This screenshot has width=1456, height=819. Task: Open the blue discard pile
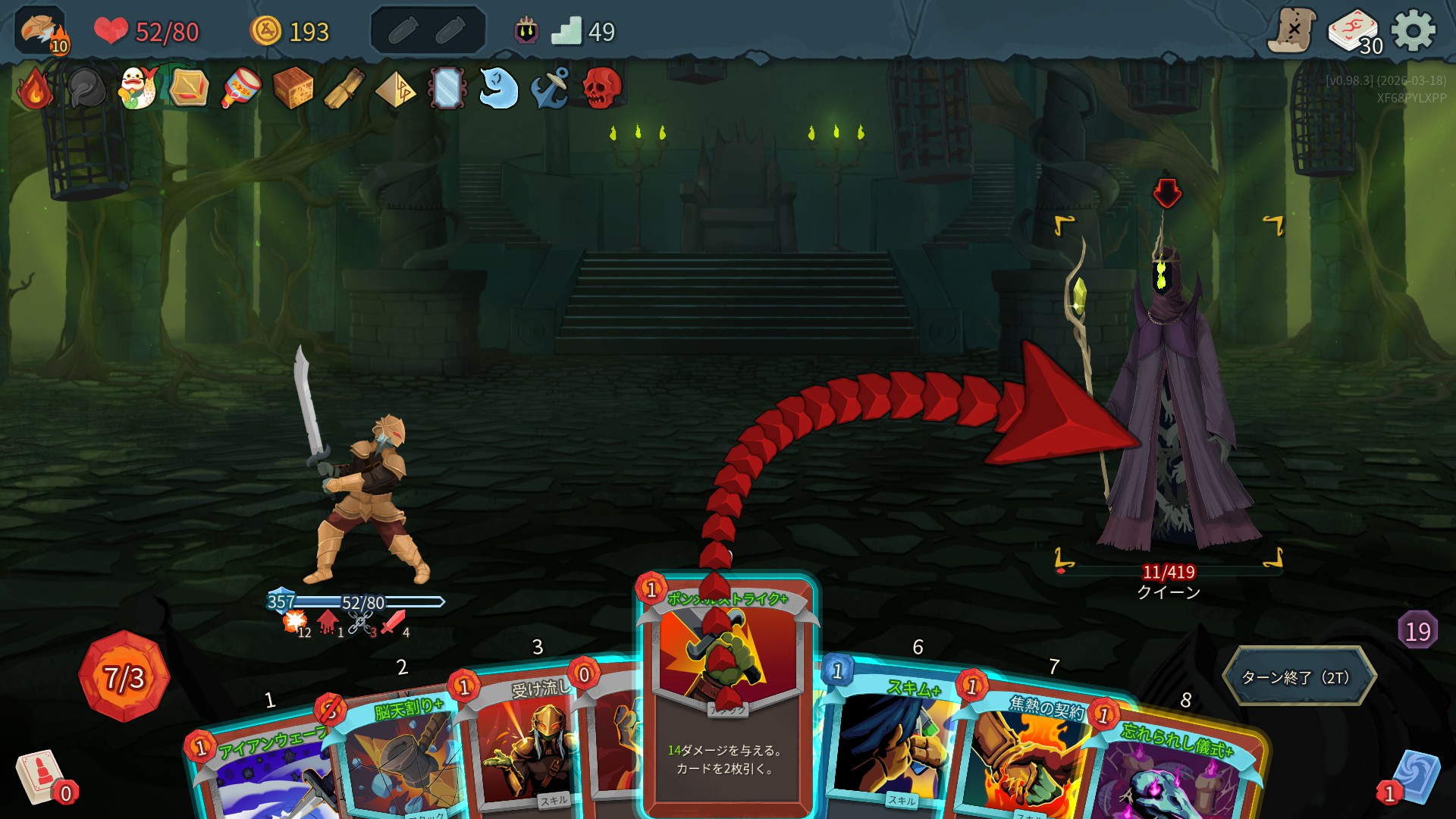[x=1414, y=777]
